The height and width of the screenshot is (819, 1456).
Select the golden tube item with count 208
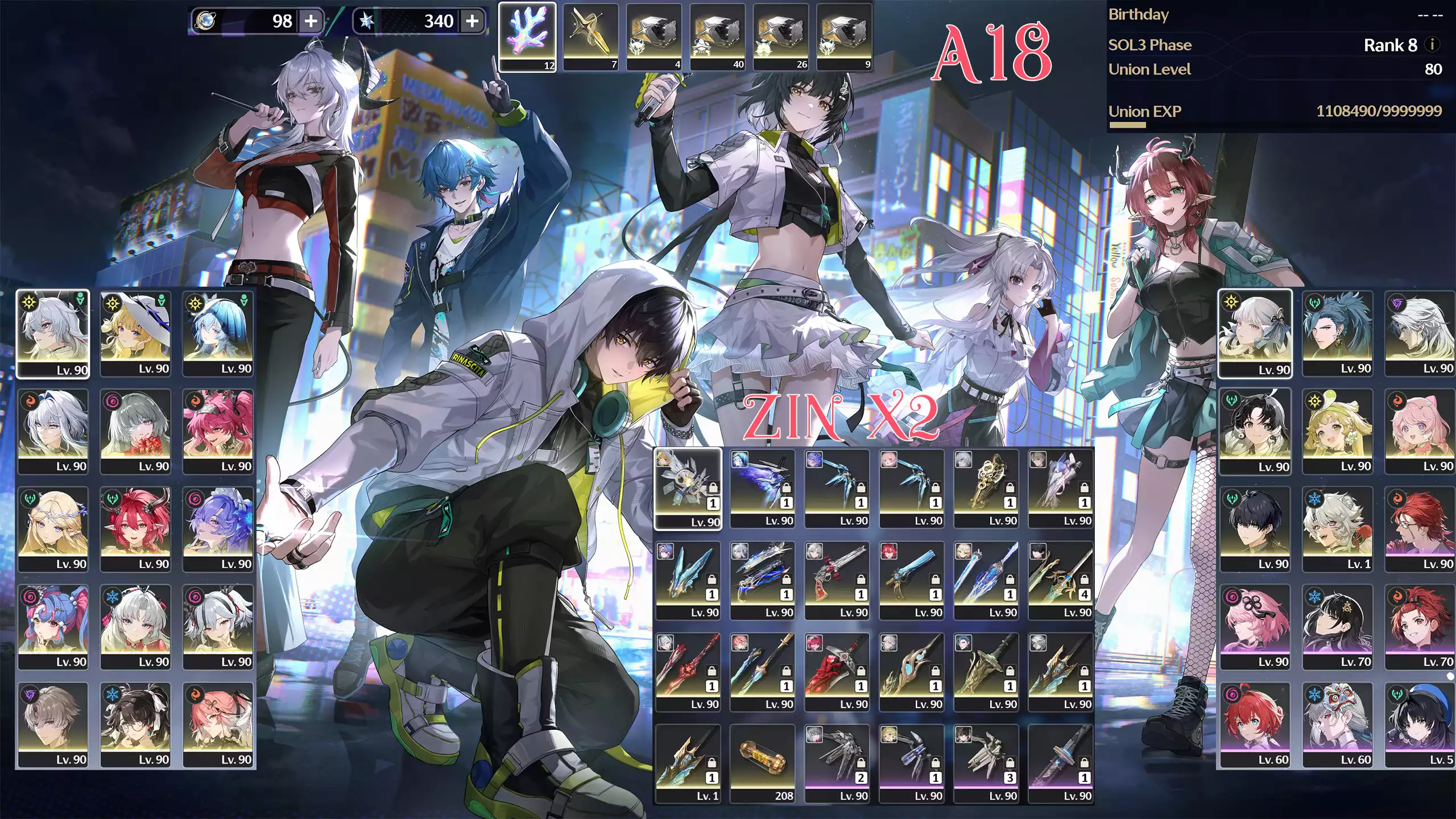click(x=762, y=763)
